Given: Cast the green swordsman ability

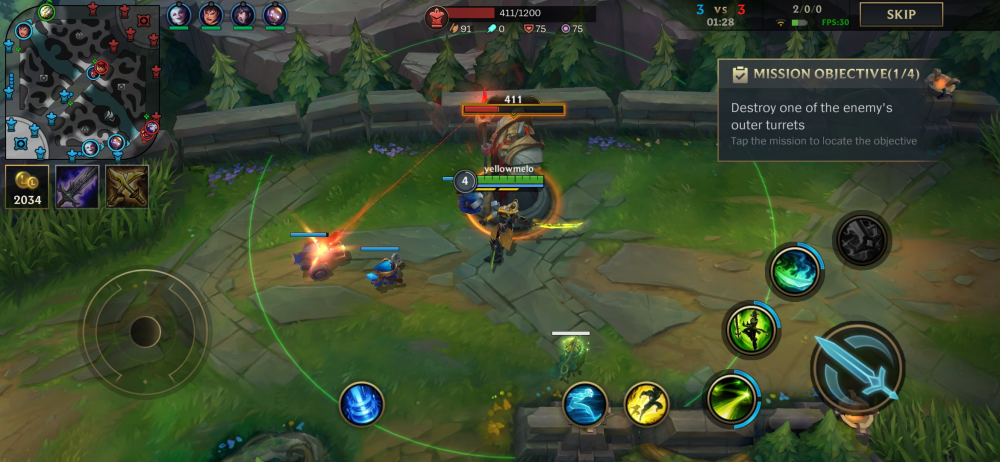Looking at the screenshot, I should [x=751, y=327].
